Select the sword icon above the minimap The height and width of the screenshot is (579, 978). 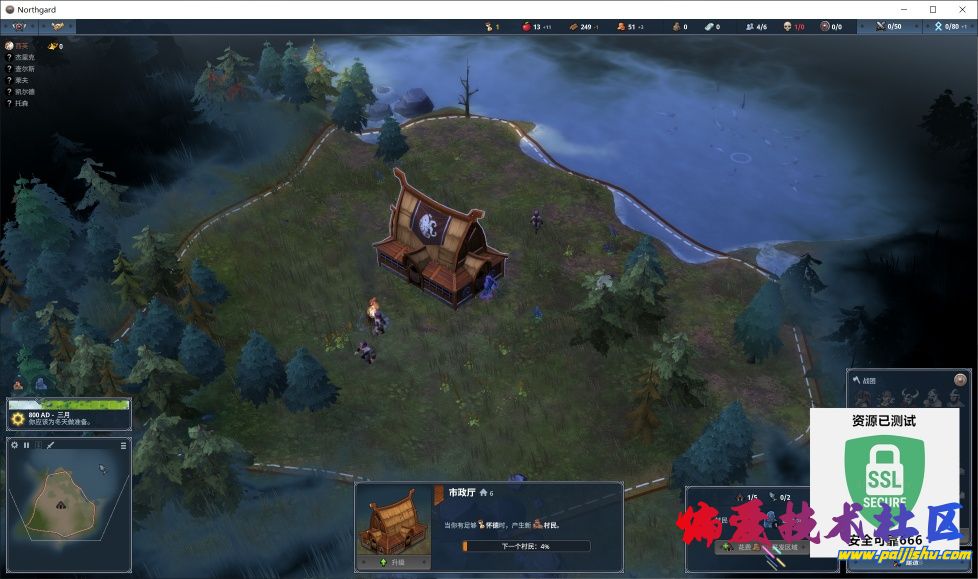point(50,445)
